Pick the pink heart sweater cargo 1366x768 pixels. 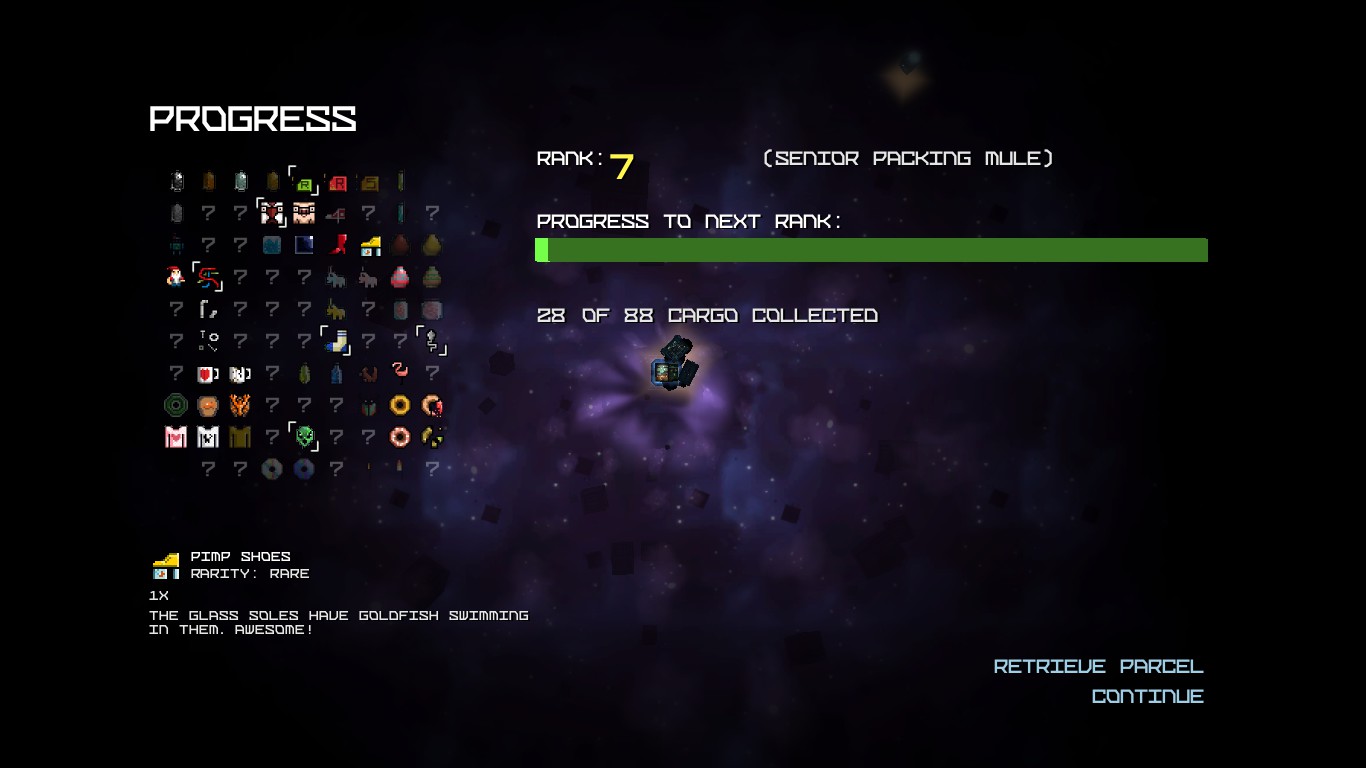pos(176,437)
